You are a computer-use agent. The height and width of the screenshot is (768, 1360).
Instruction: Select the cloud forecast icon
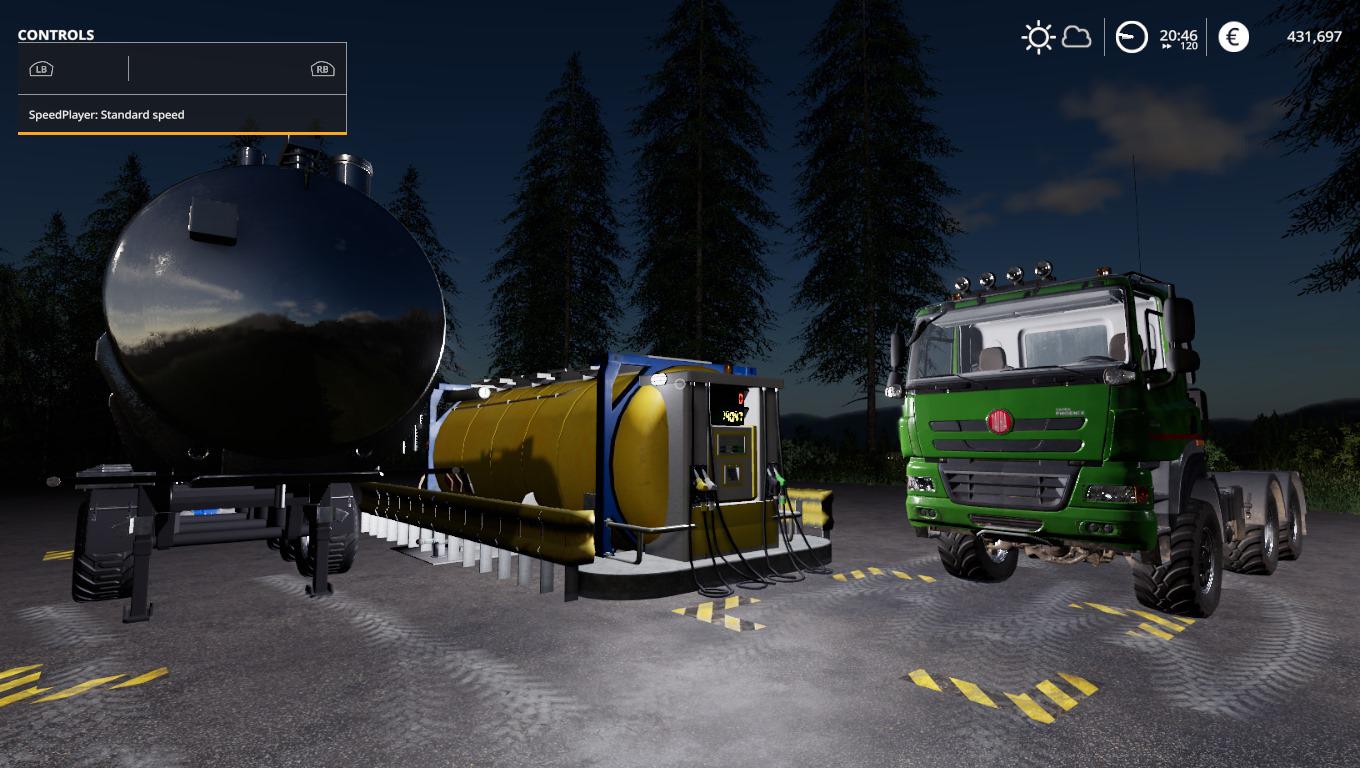[x=1076, y=38]
